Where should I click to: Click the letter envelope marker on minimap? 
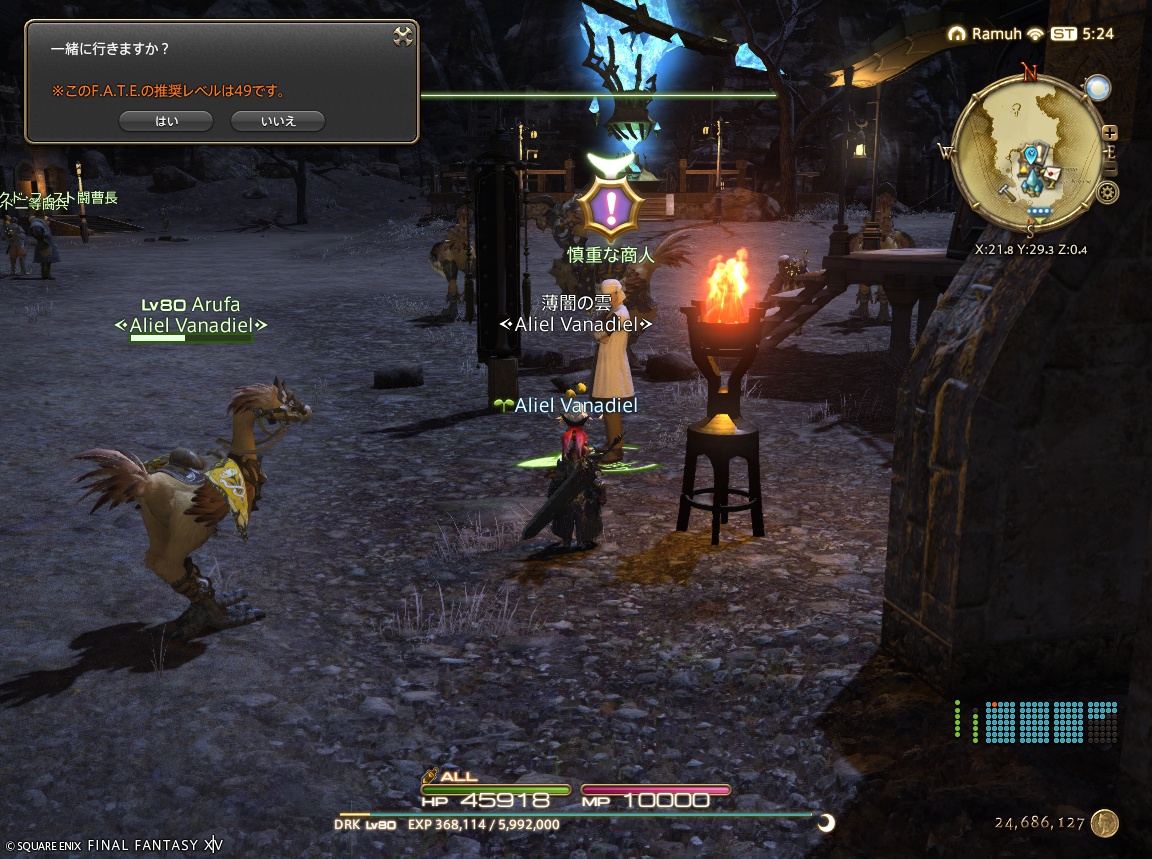(1053, 174)
